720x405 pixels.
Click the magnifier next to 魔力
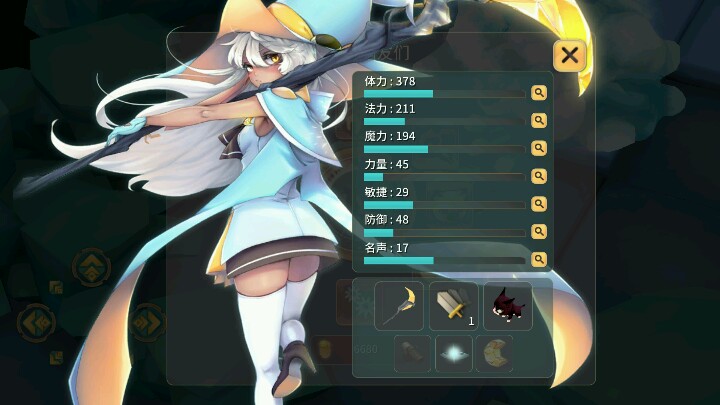539,148
